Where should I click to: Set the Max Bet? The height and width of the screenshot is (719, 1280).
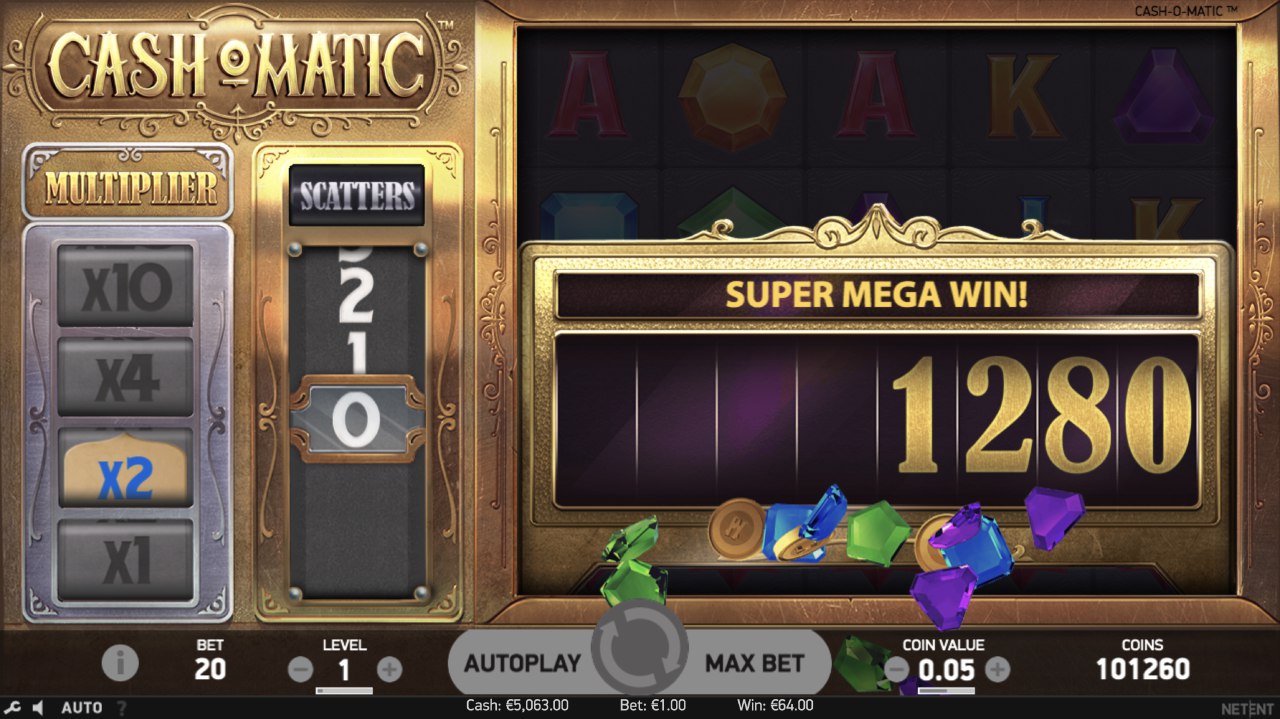[754, 663]
